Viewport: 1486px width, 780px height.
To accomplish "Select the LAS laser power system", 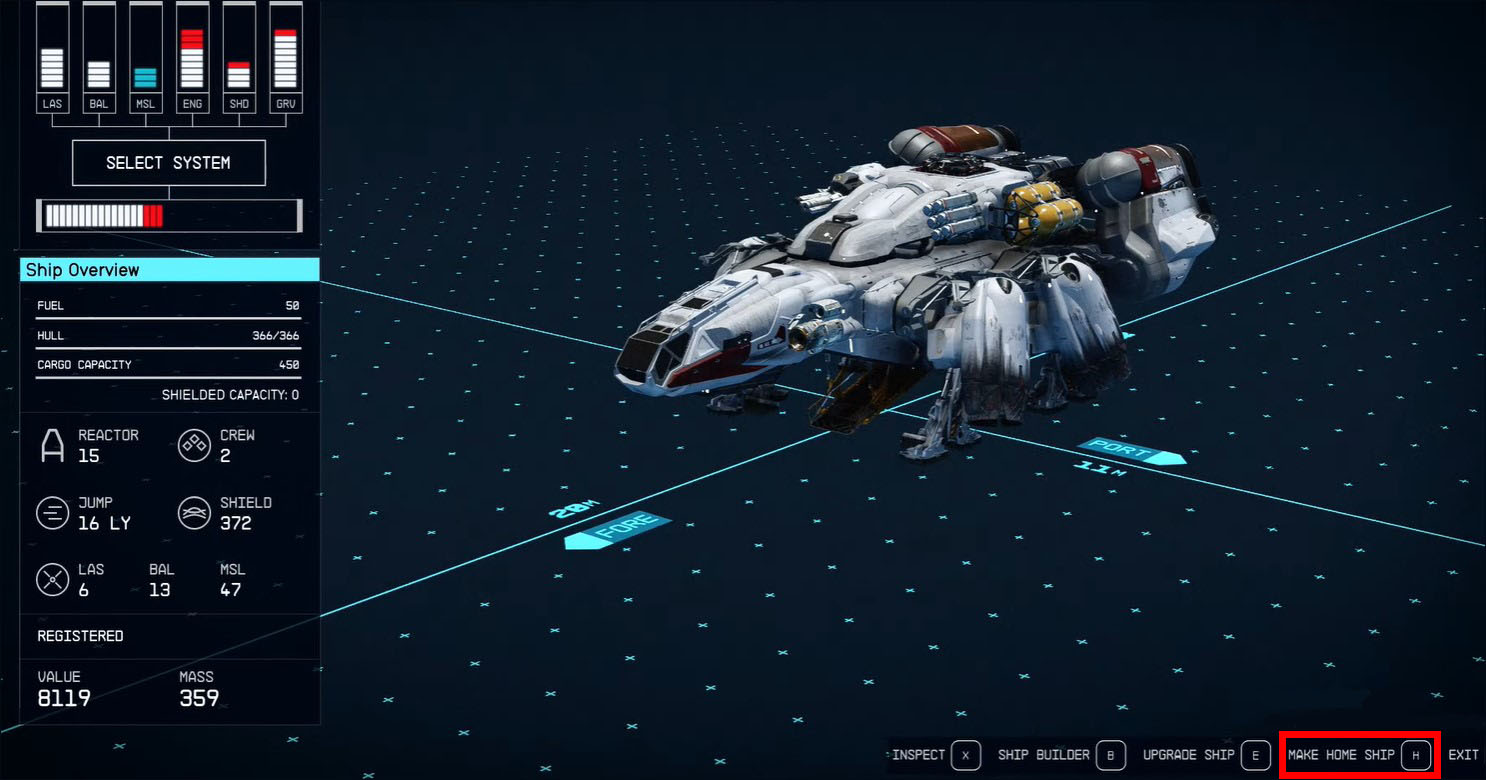I will [52, 58].
